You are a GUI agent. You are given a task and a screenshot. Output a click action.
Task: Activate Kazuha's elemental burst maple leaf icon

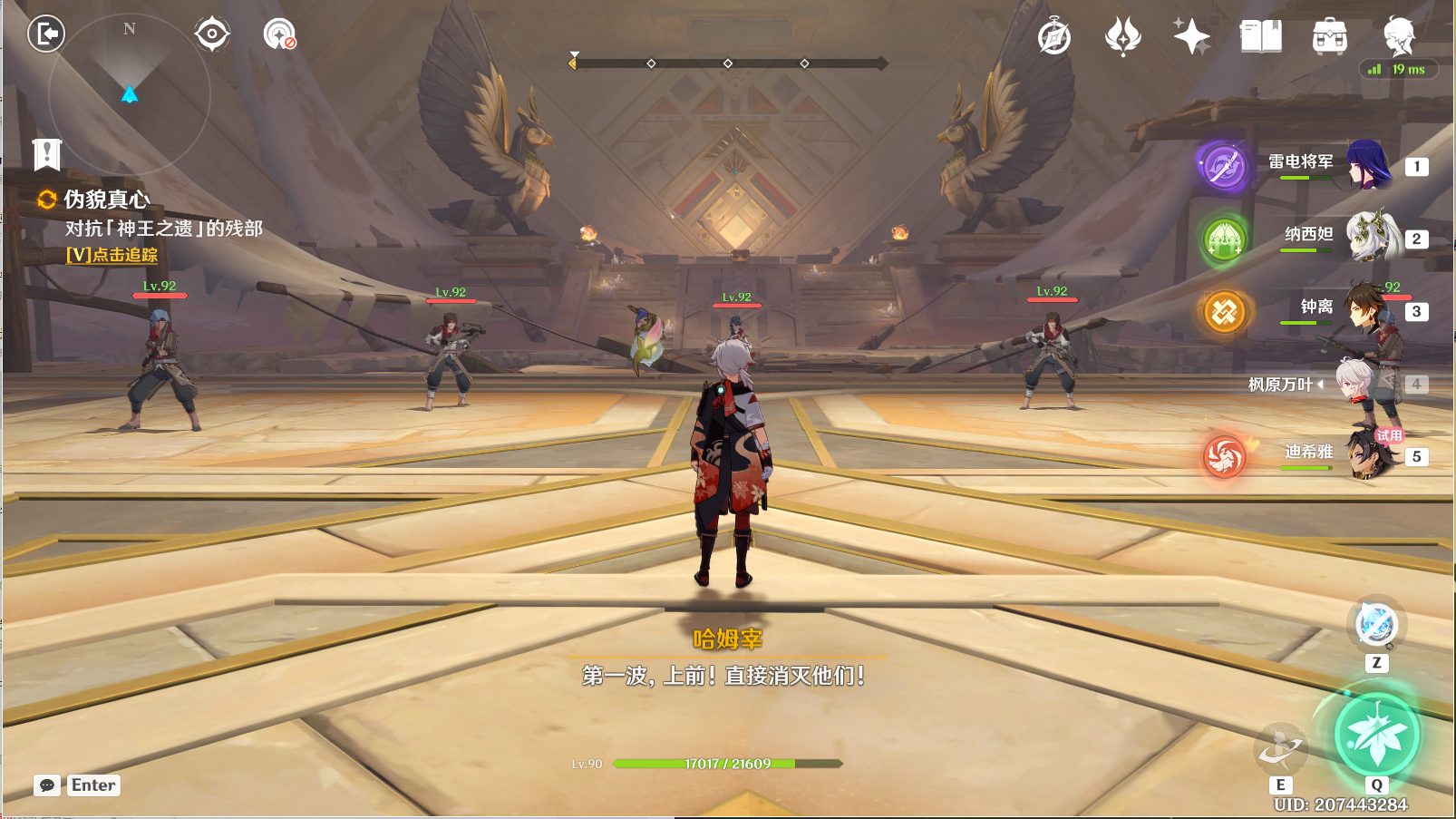point(1376,736)
